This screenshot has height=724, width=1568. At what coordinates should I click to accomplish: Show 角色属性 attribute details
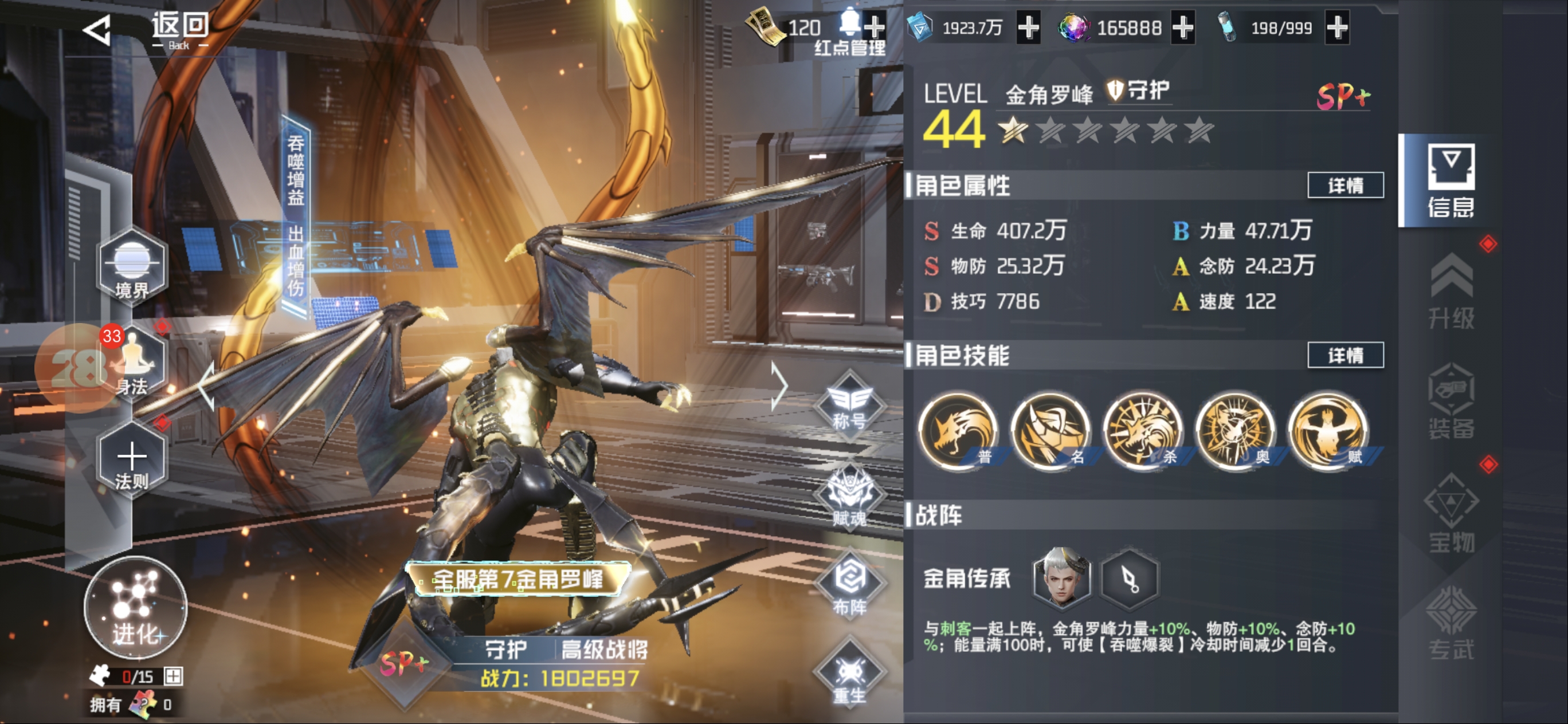(x=1345, y=185)
